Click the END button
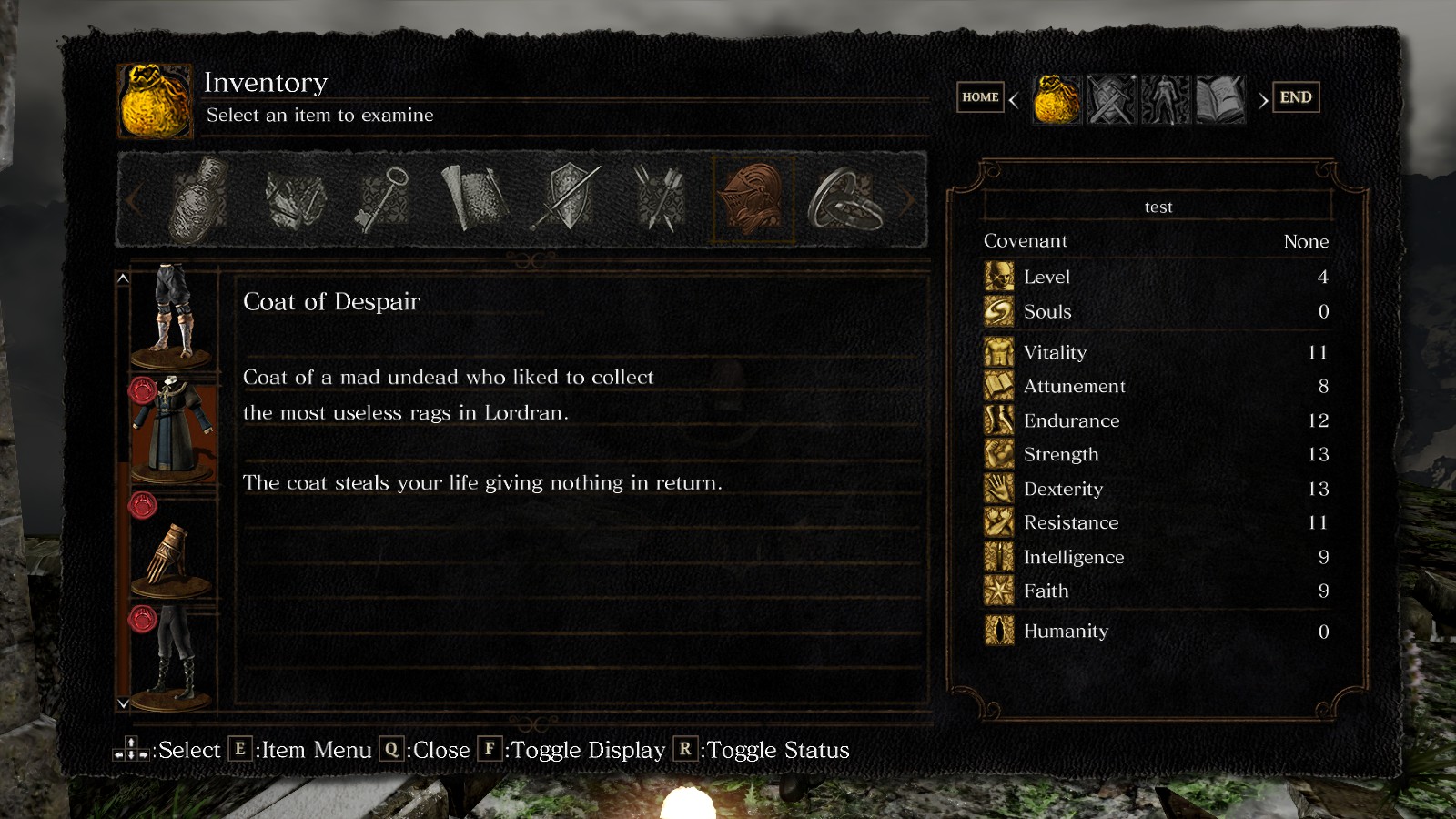This screenshot has width=1456, height=819. pos(1296,97)
